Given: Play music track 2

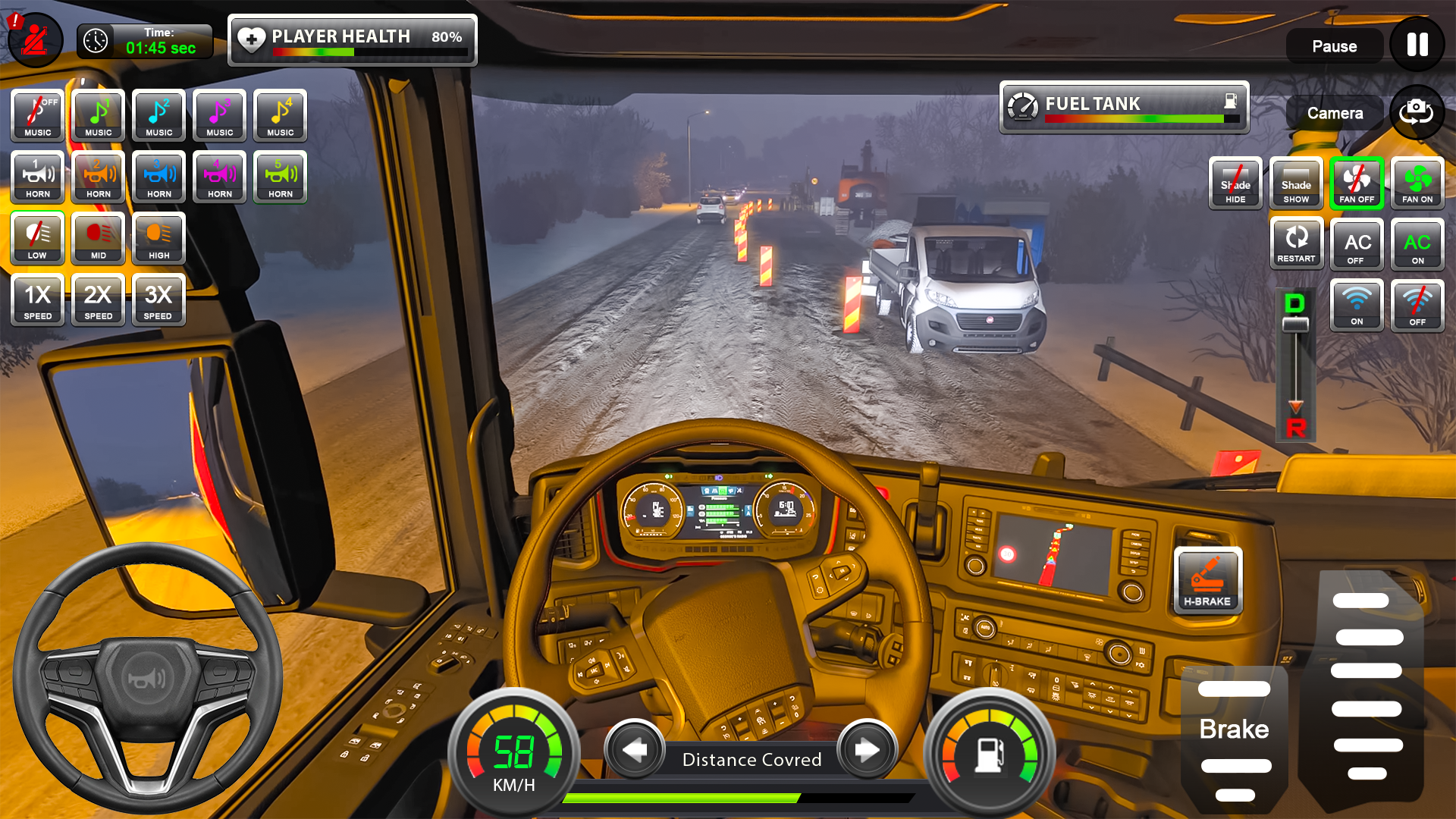Looking at the screenshot, I should coord(158,115).
